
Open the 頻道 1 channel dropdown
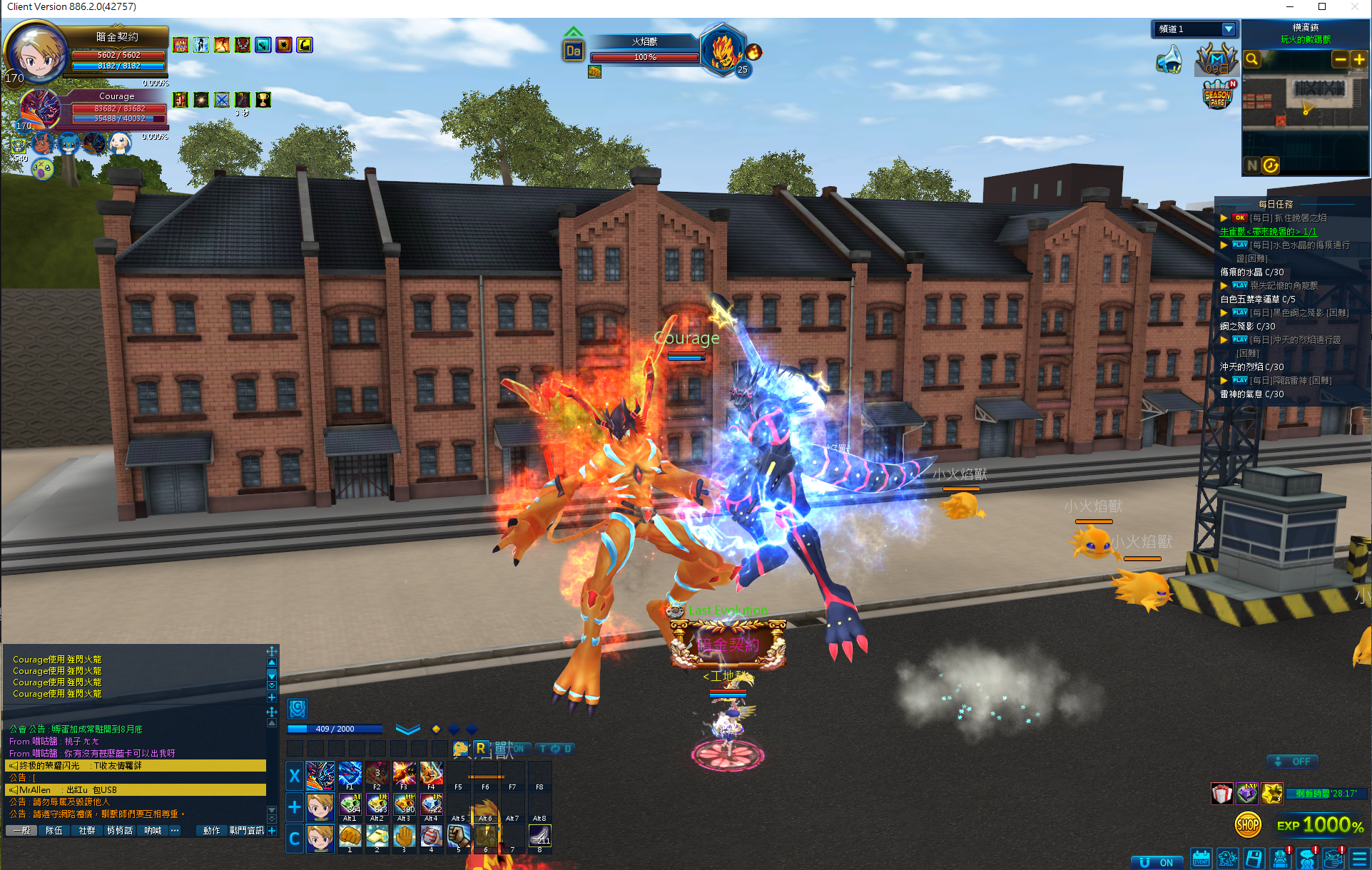[1228, 29]
